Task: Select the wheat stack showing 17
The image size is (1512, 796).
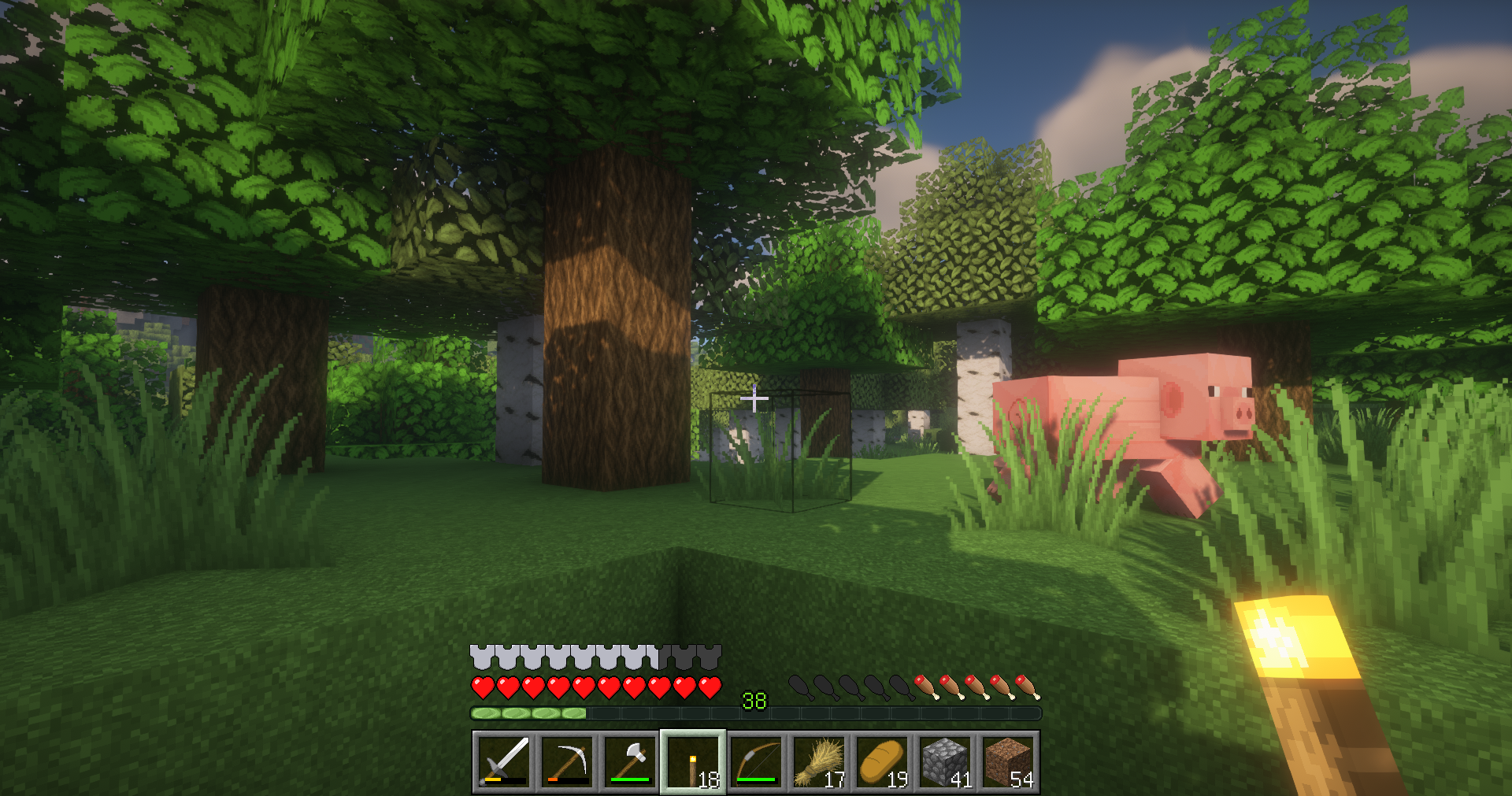Action: click(x=820, y=763)
